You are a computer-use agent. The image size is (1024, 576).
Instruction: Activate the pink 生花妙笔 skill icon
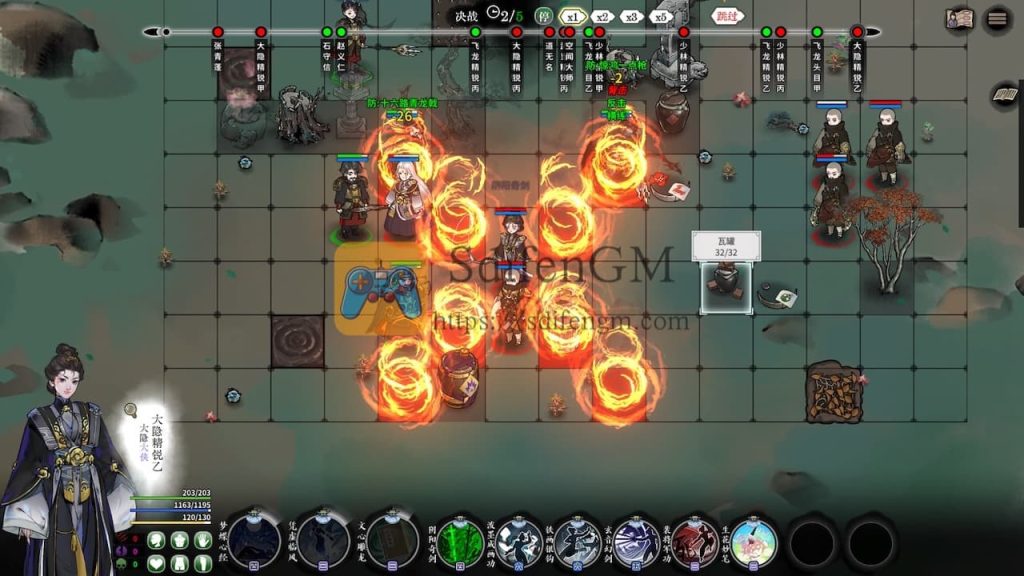[x=754, y=542]
